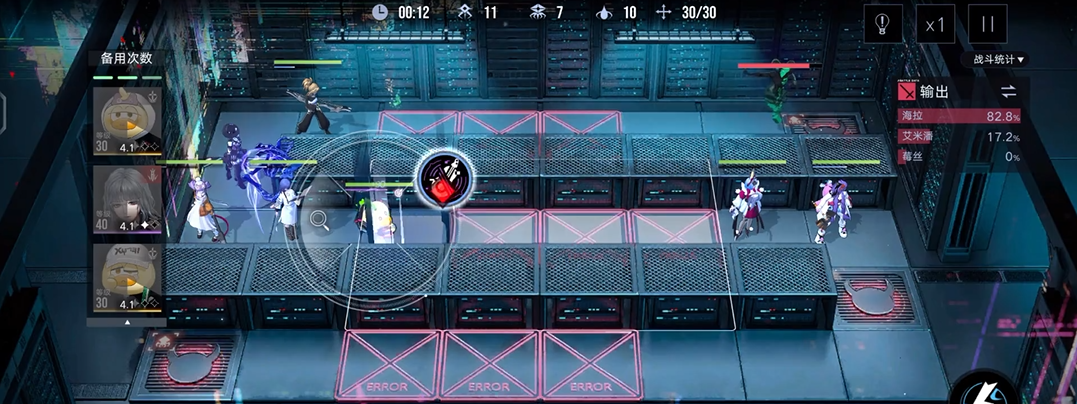Select the bottom duck-mascot reserve card
This screenshot has height=404, width=1077.
click(x=127, y=278)
